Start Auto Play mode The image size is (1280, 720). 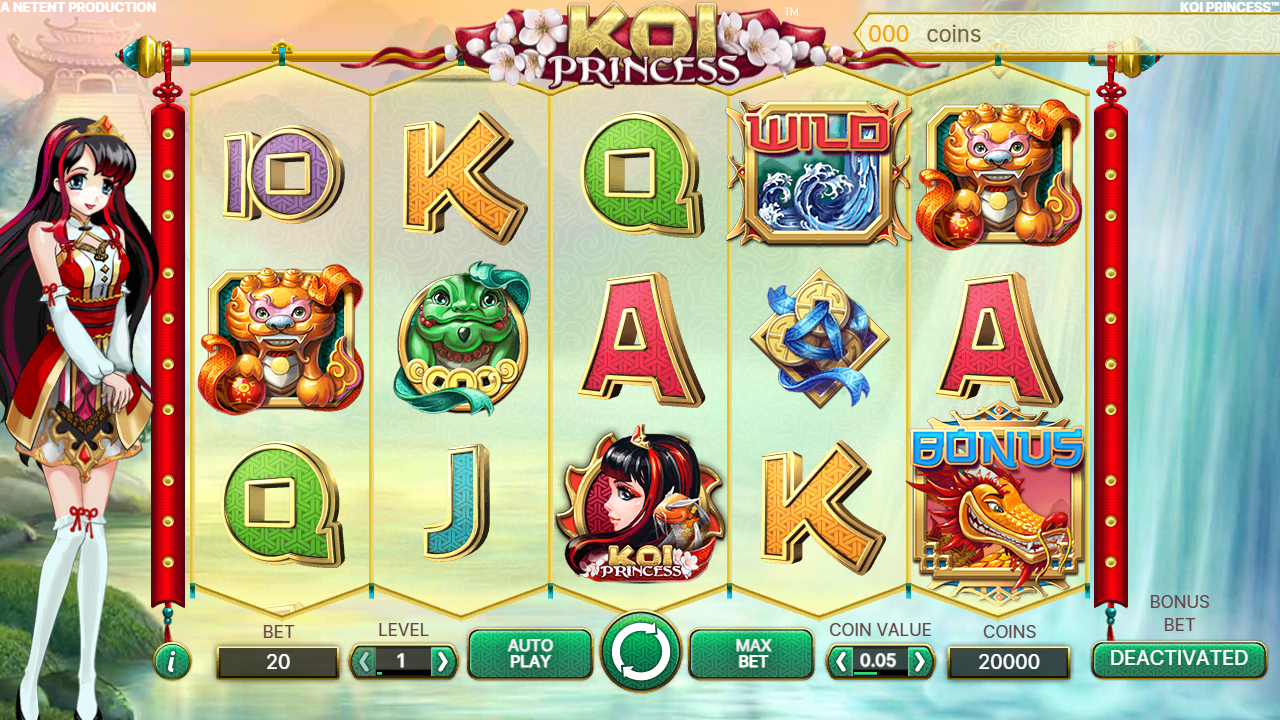click(x=530, y=654)
